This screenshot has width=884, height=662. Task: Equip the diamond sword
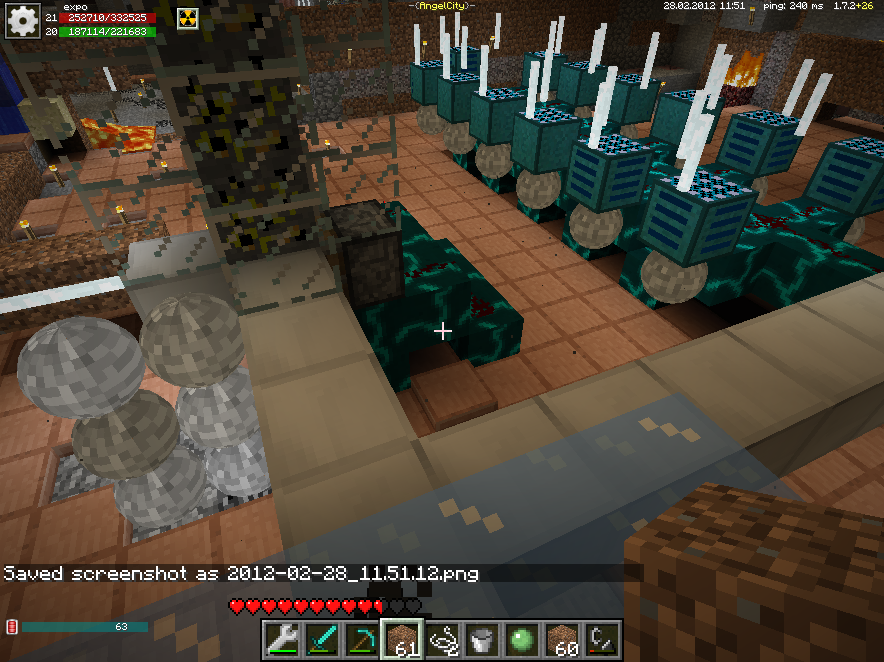[322, 639]
